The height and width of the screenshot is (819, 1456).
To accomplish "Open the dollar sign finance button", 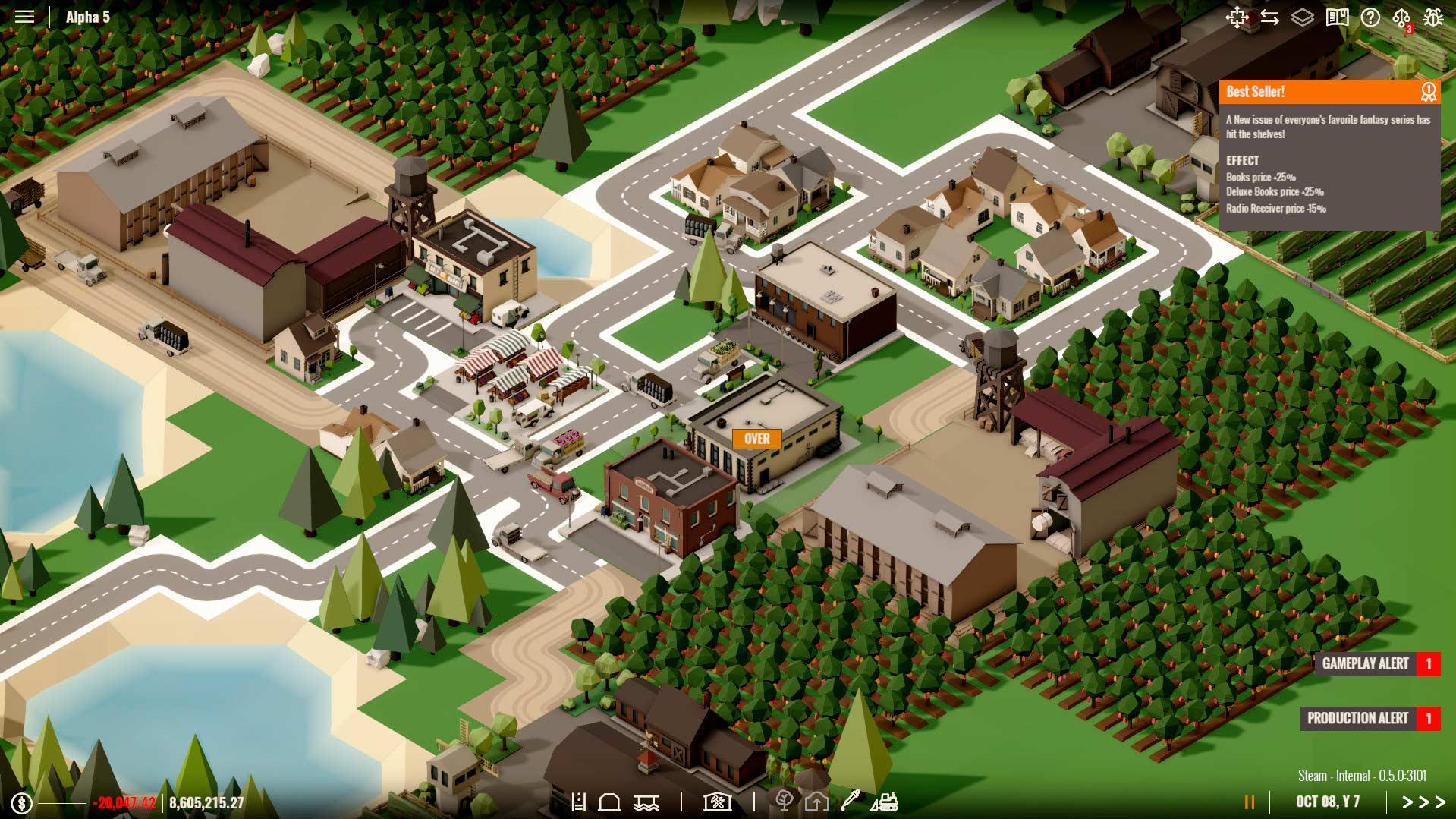I will pos(21,802).
